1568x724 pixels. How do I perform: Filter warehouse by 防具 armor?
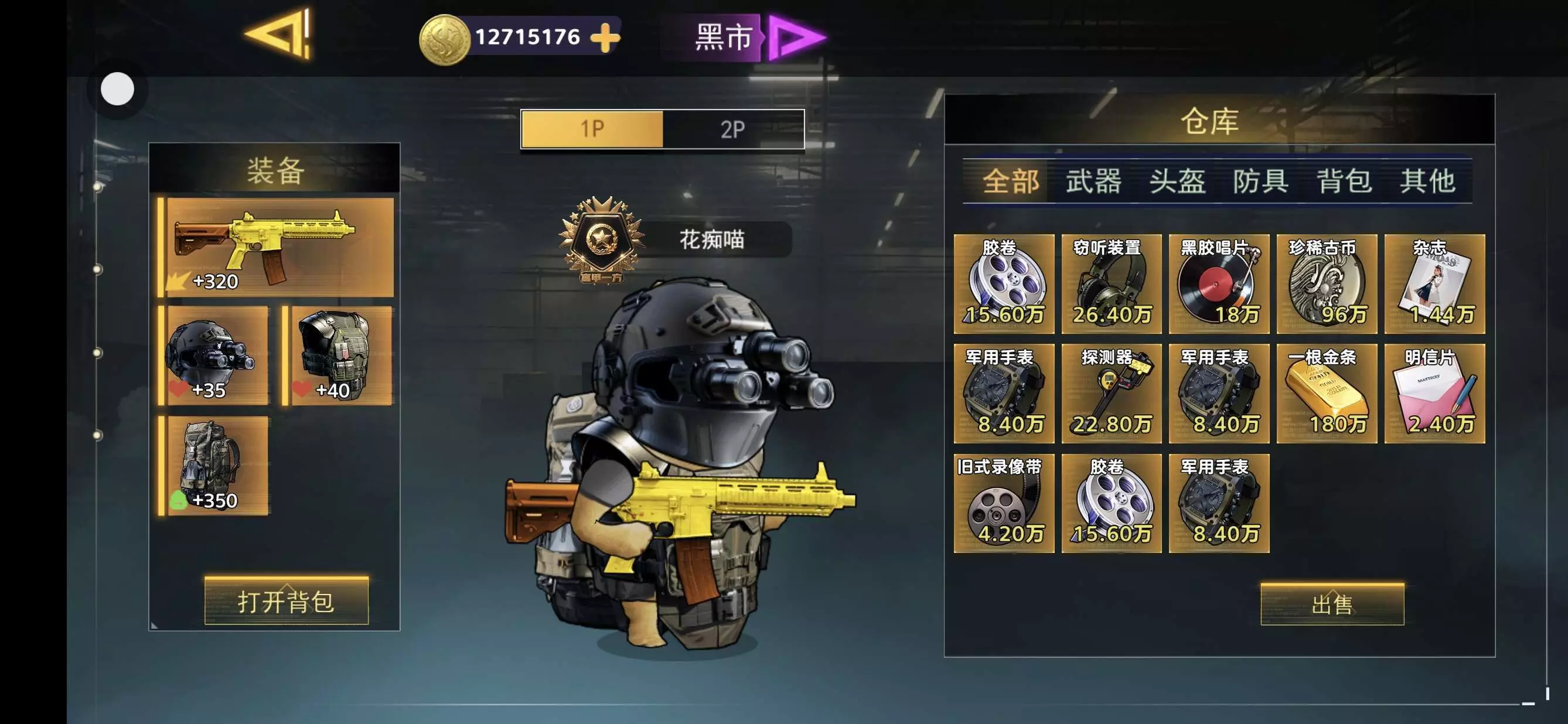click(x=1260, y=182)
